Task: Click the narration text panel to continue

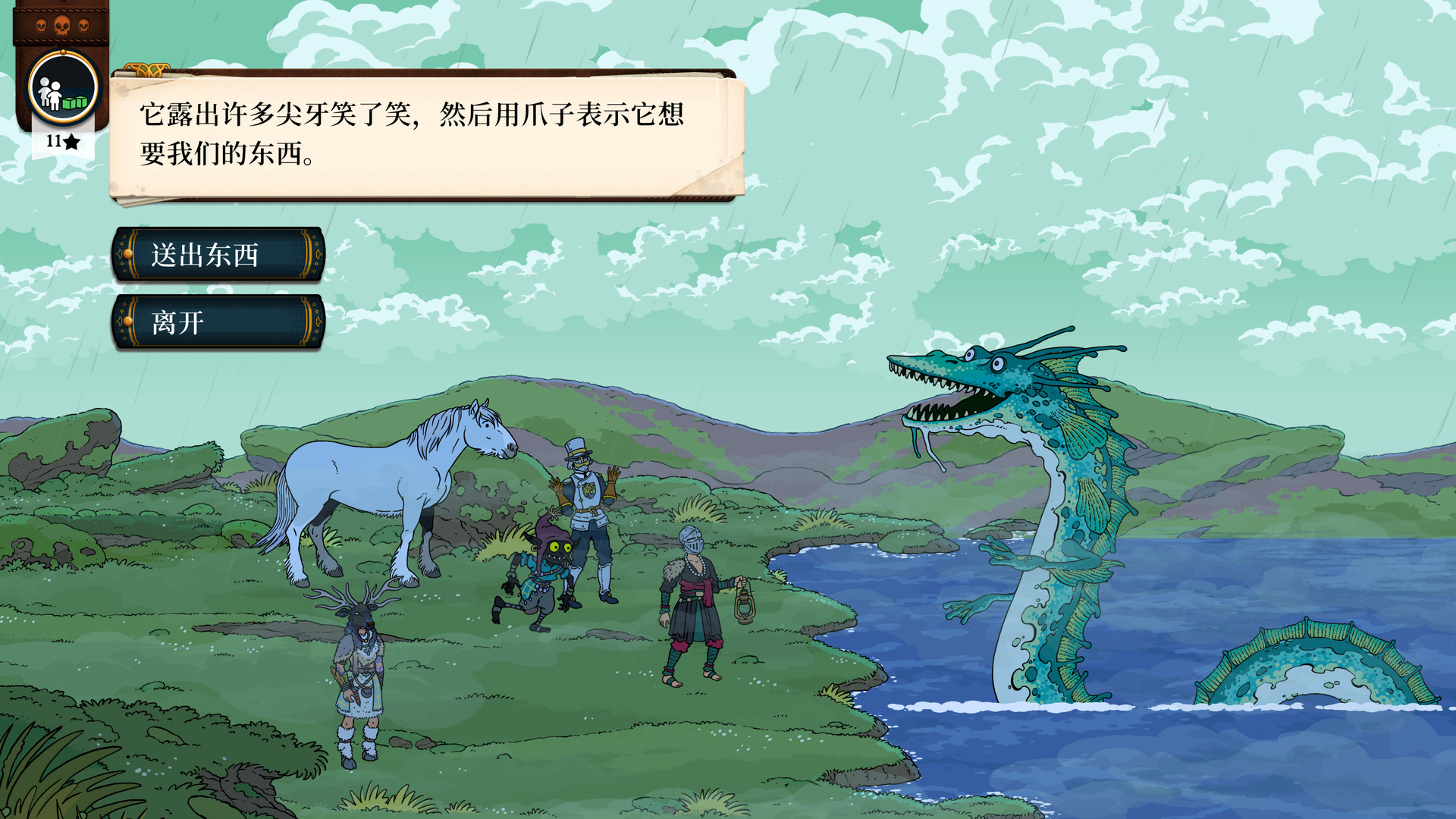Action: (425, 136)
